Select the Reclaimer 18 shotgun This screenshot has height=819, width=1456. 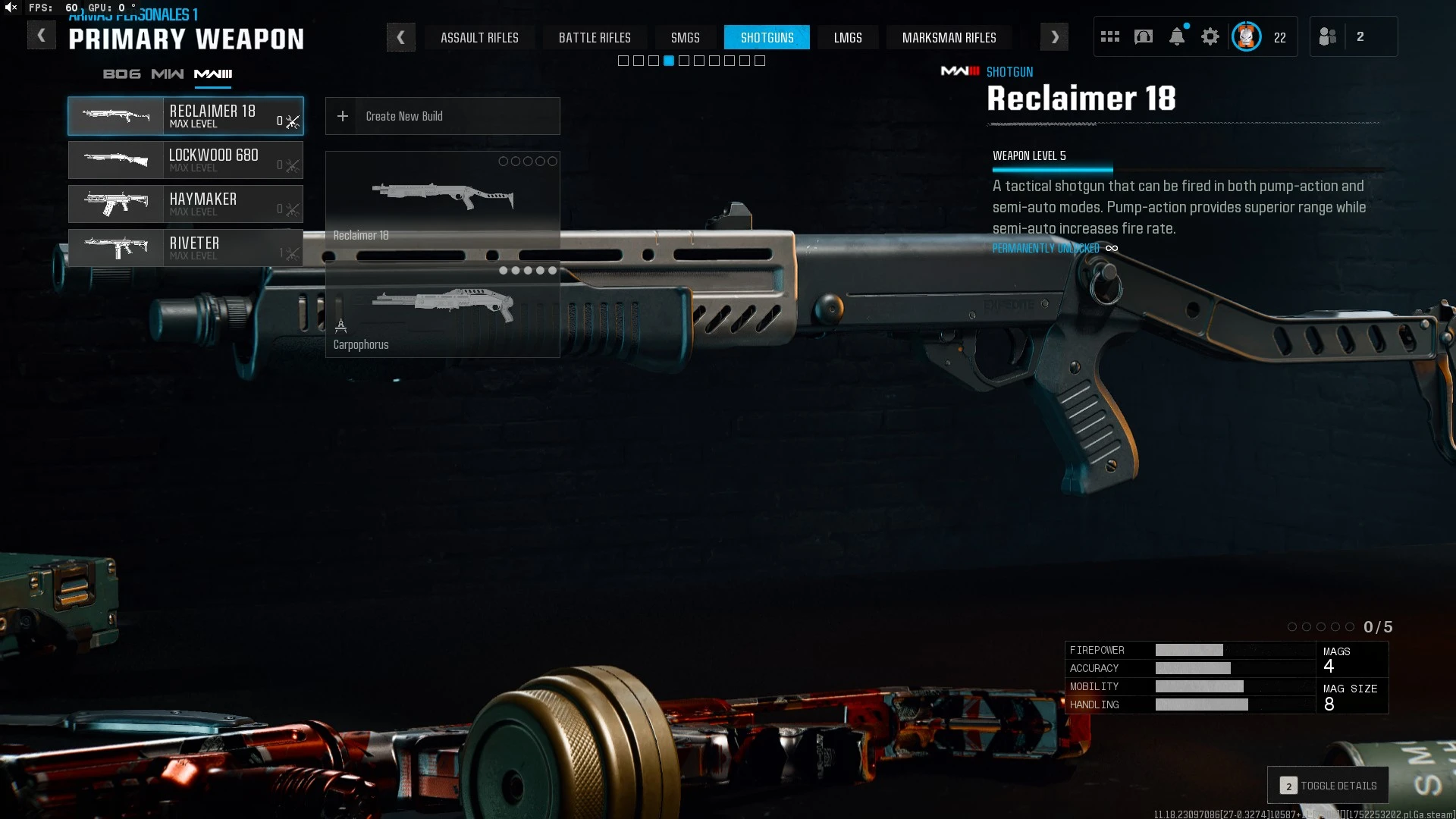(x=186, y=116)
